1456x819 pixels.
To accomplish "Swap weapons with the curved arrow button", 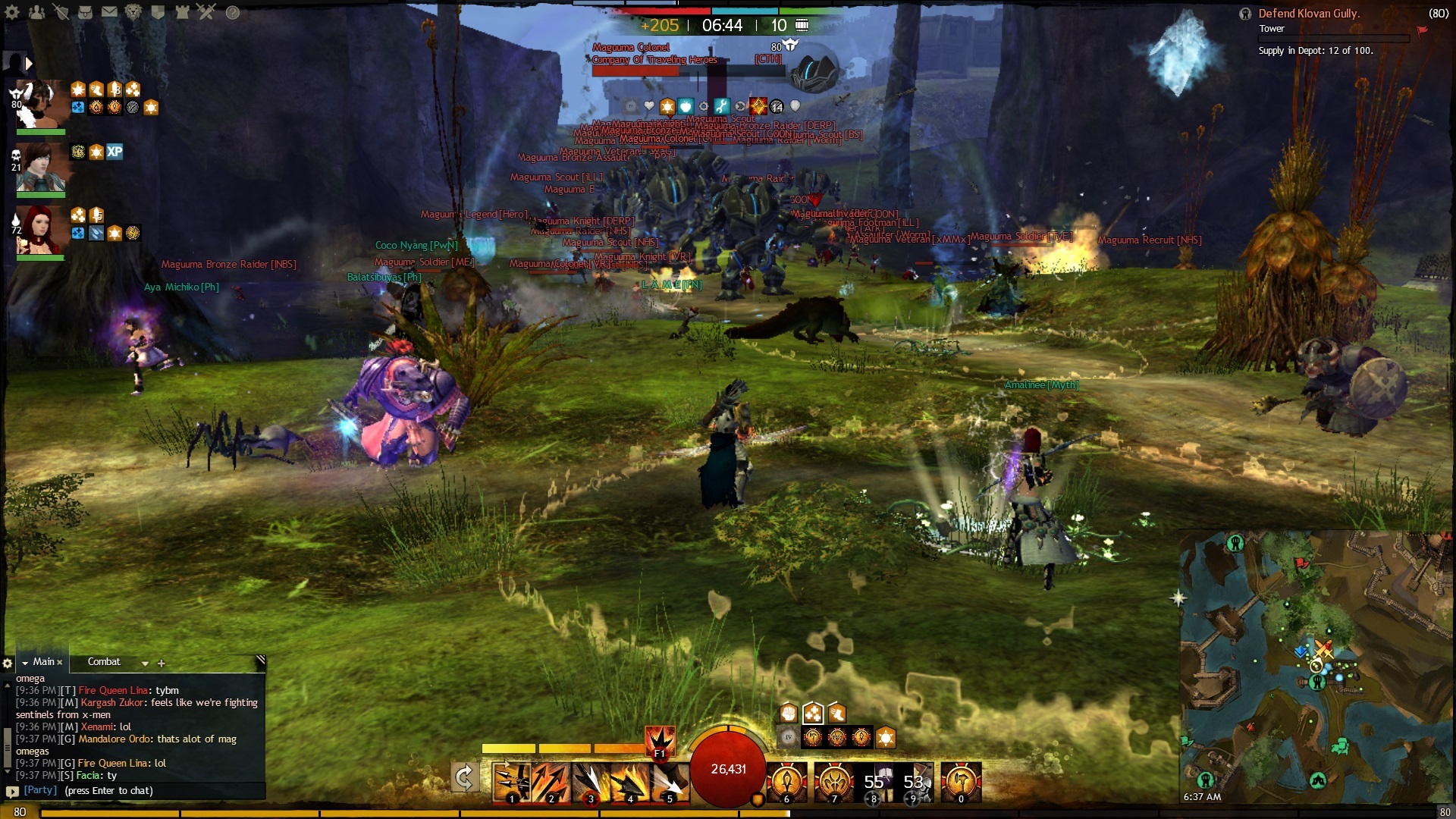I will click(464, 778).
